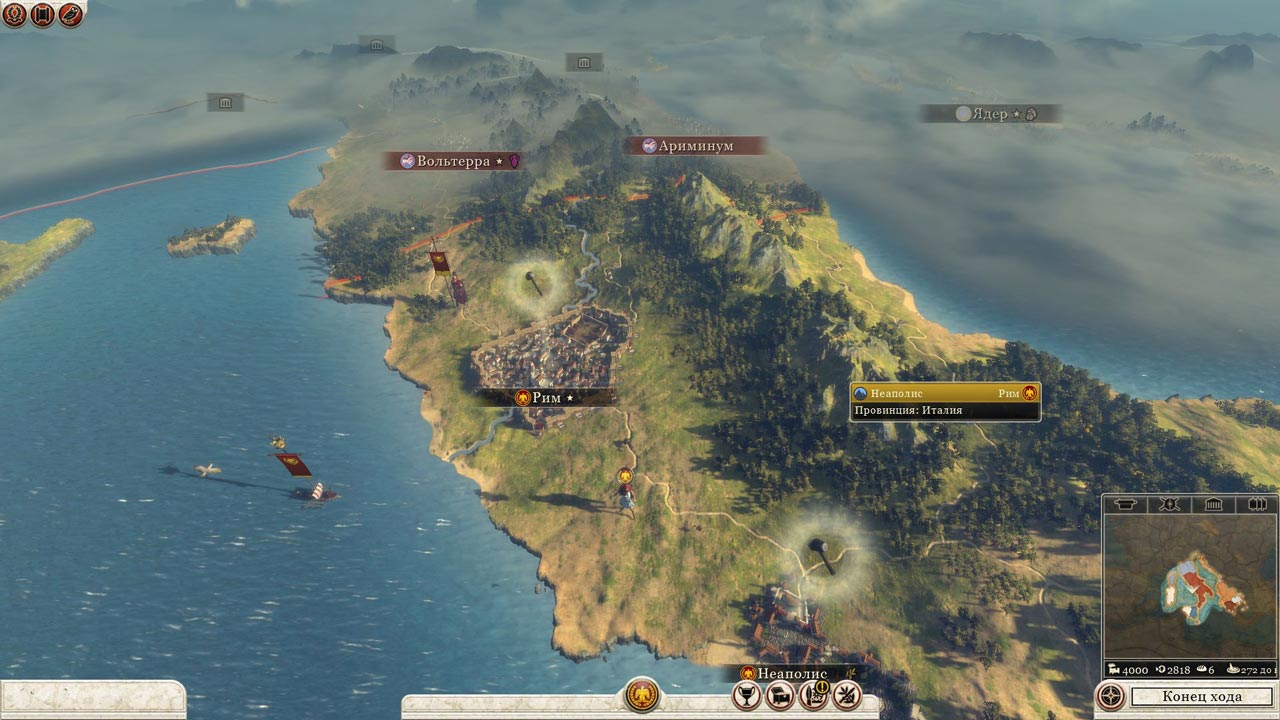Click the compass button beside Конец хода
Screen dimensions: 1280x720
pos(1109,696)
